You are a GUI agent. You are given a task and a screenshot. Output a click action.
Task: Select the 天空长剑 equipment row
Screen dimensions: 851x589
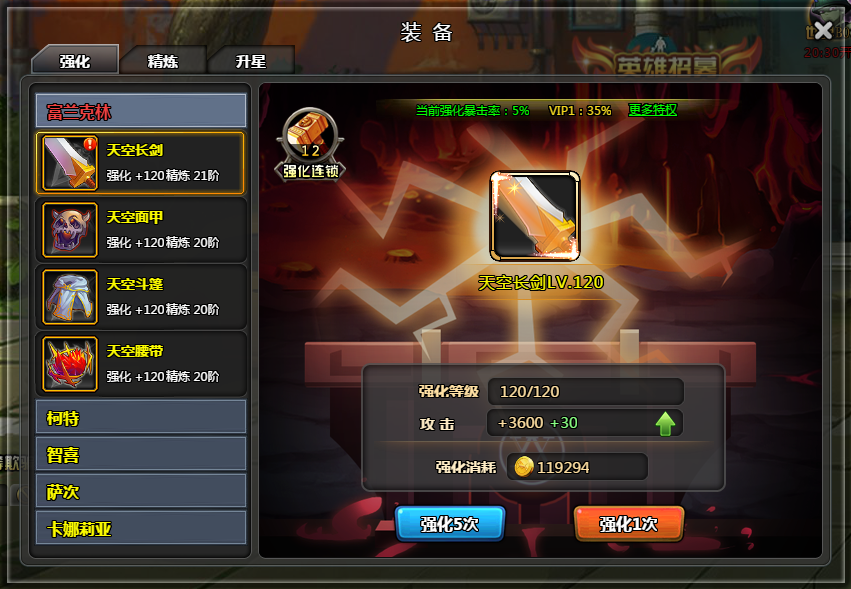[x=141, y=162]
